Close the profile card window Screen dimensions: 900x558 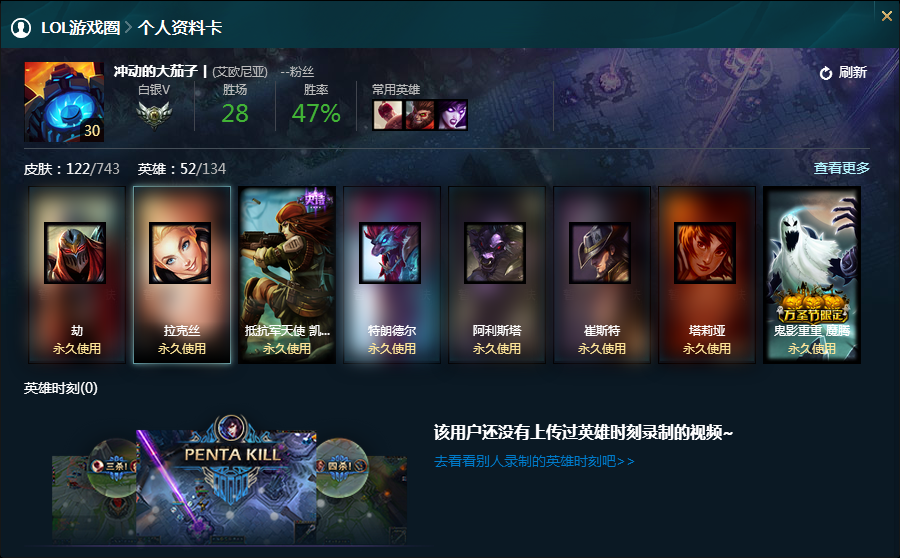[x=886, y=16]
